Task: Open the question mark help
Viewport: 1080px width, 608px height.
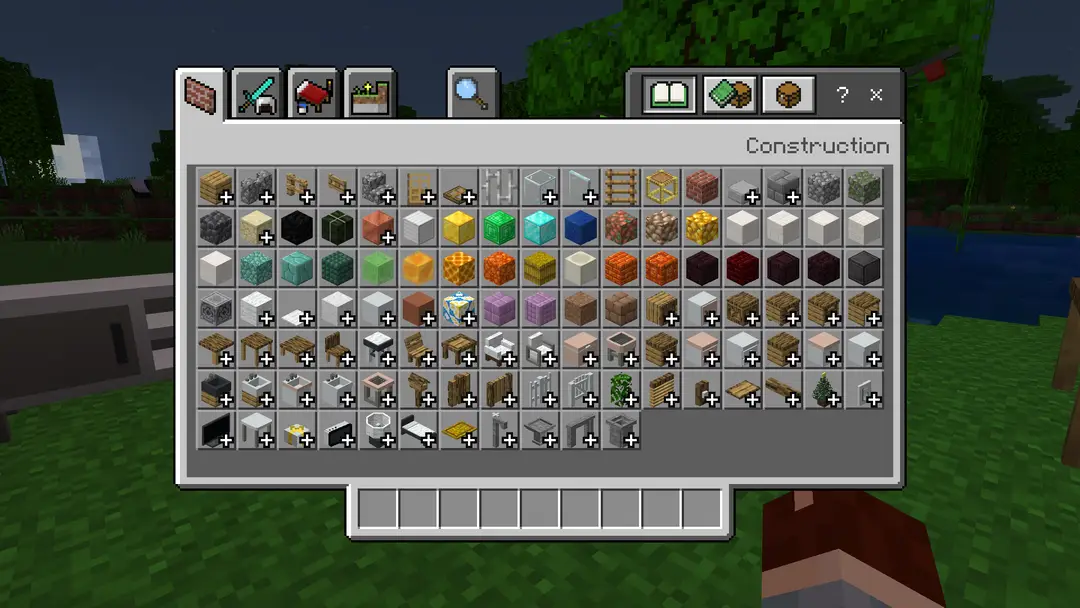Action: coord(842,95)
